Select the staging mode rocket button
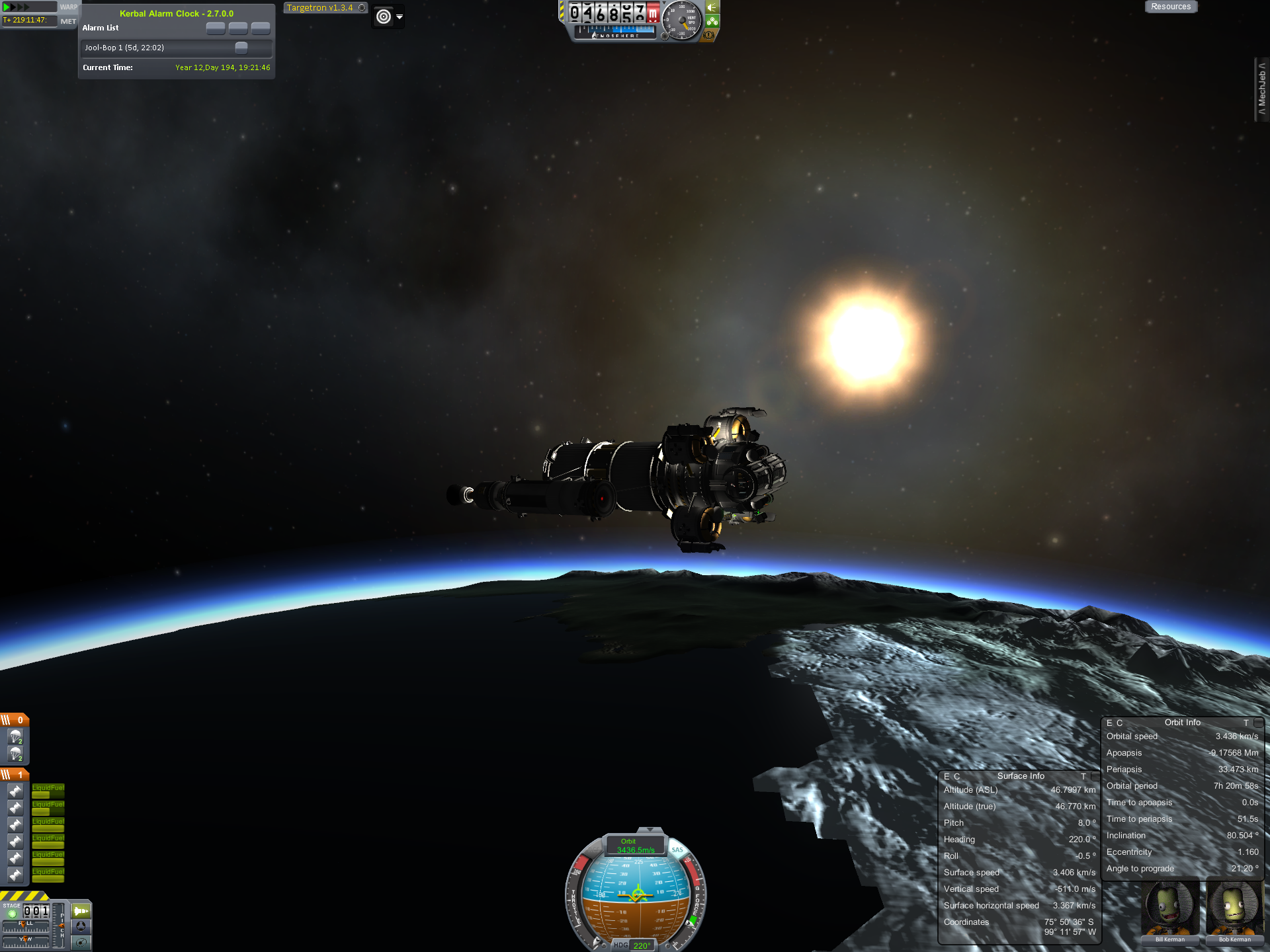 [x=81, y=911]
